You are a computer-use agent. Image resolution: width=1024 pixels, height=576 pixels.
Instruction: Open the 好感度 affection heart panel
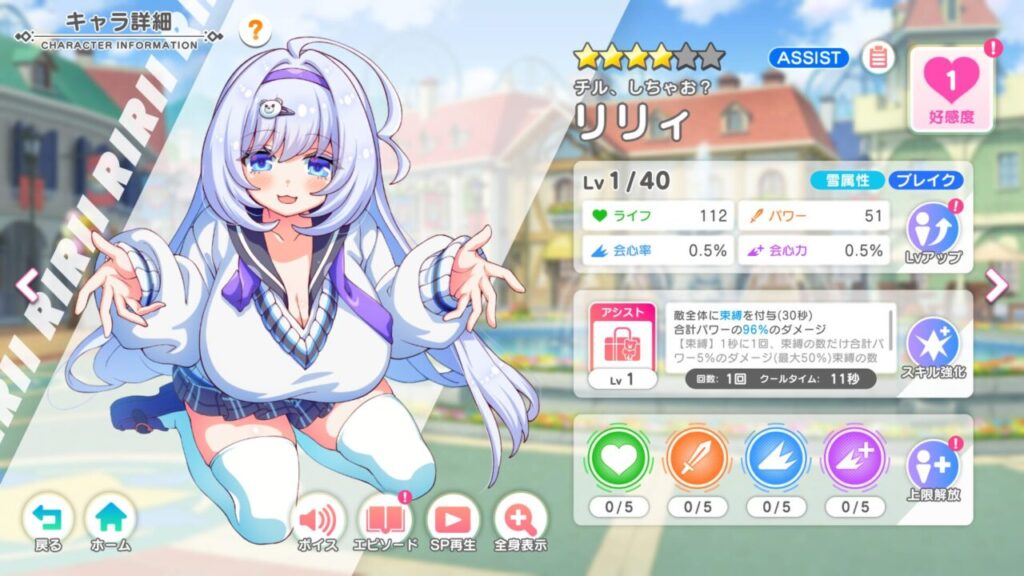[951, 88]
